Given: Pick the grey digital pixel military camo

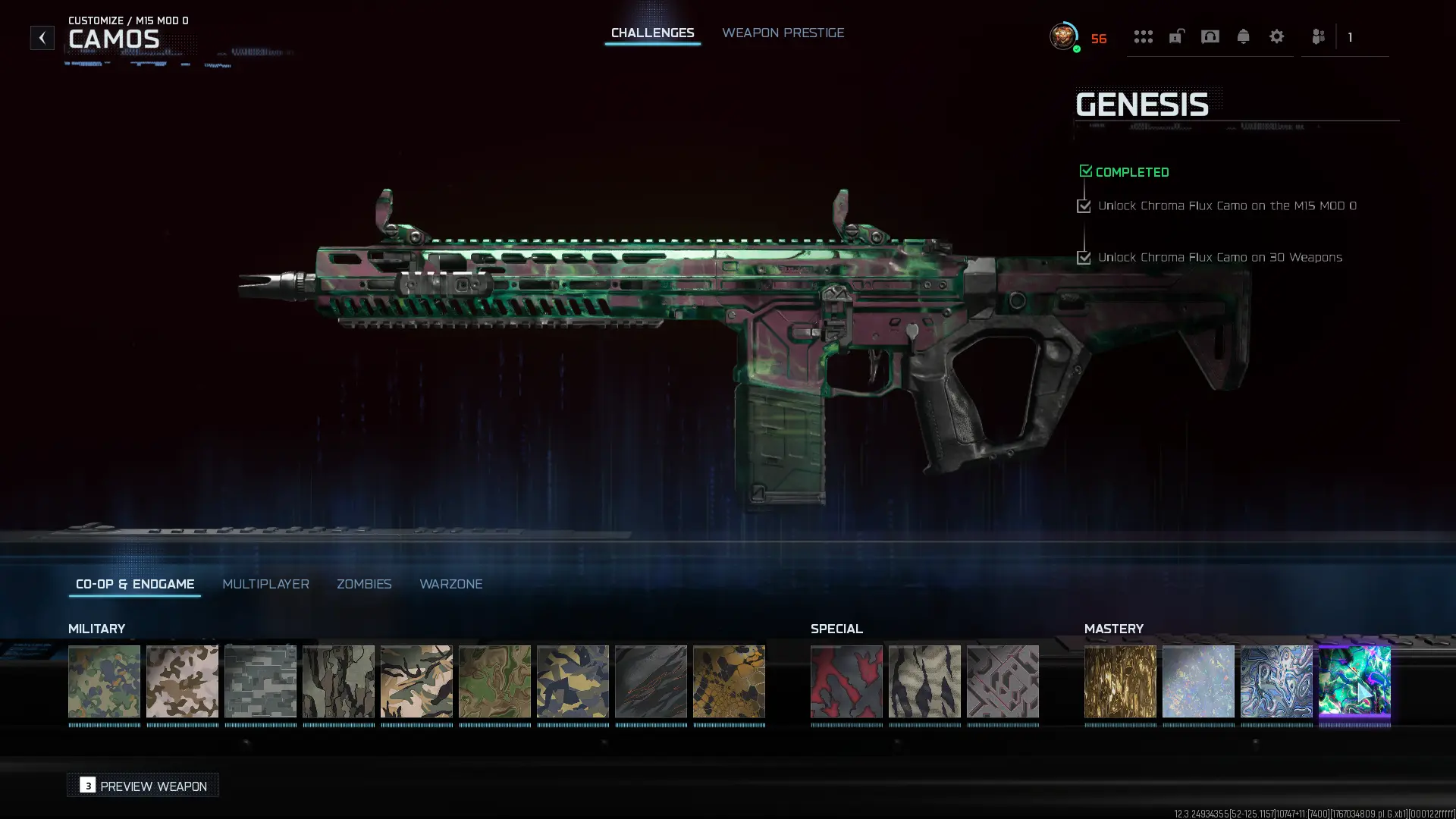Looking at the screenshot, I should [x=260, y=681].
